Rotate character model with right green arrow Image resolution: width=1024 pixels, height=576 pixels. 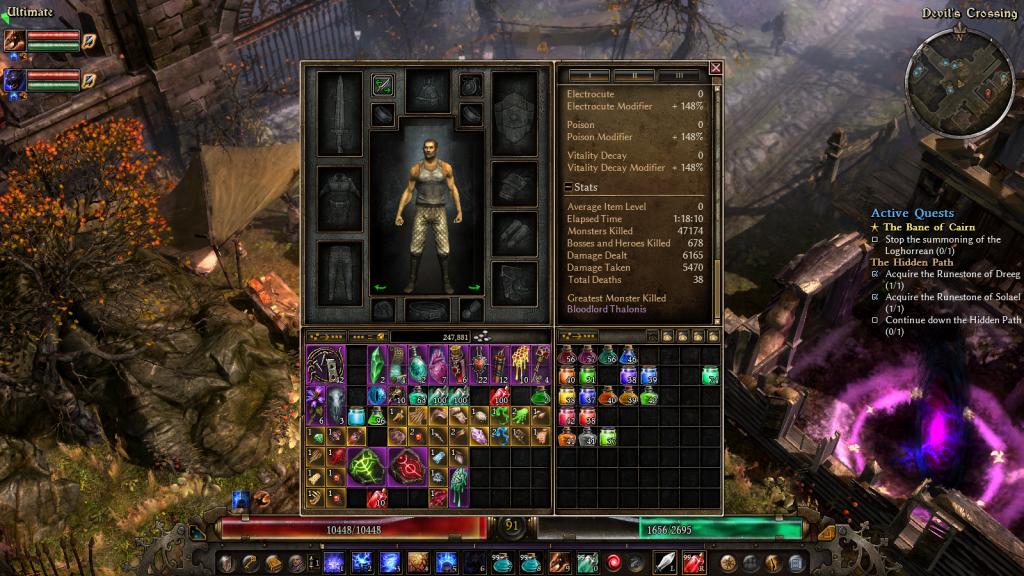click(x=474, y=288)
